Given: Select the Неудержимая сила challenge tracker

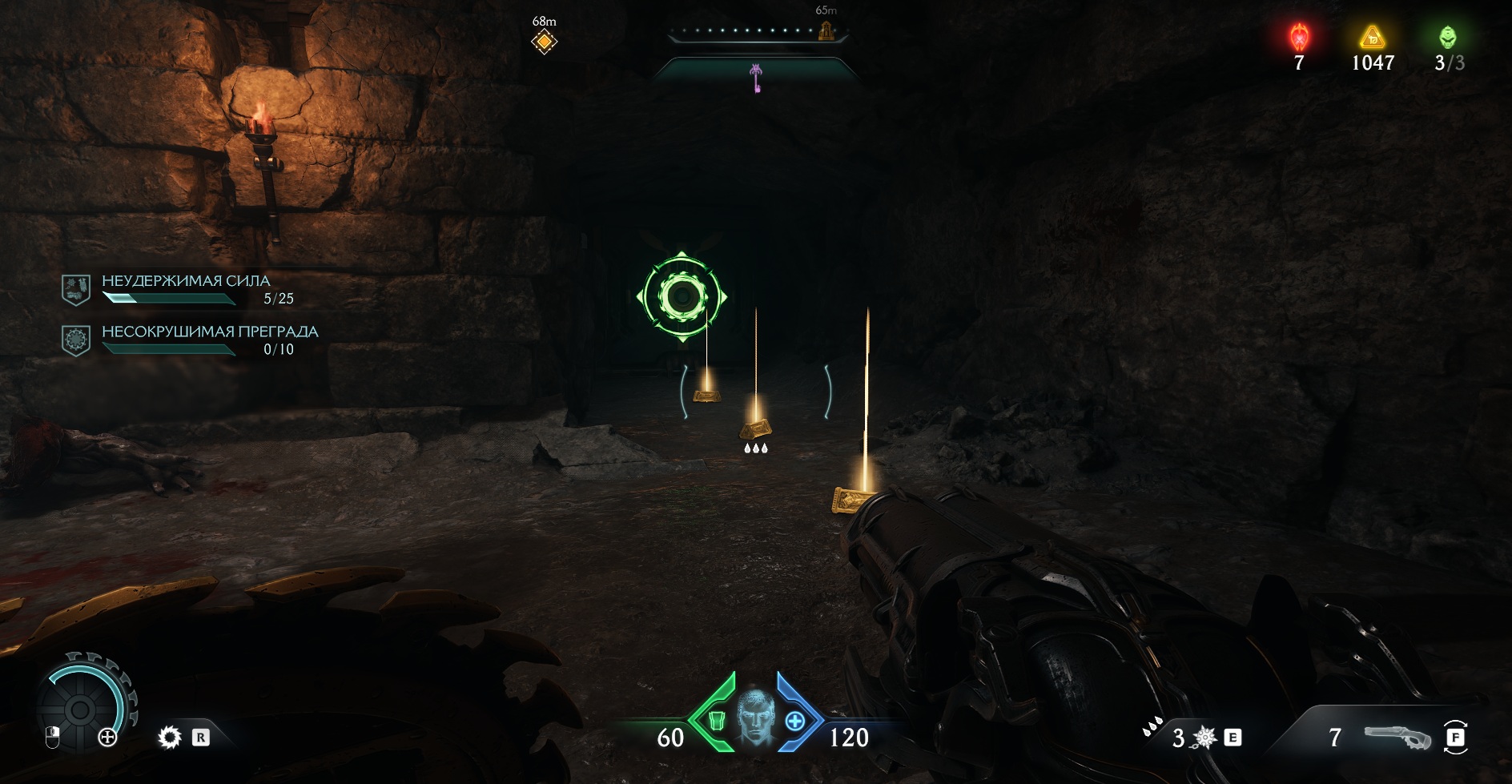Looking at the screenshot, I should click(x=186, y=289).
